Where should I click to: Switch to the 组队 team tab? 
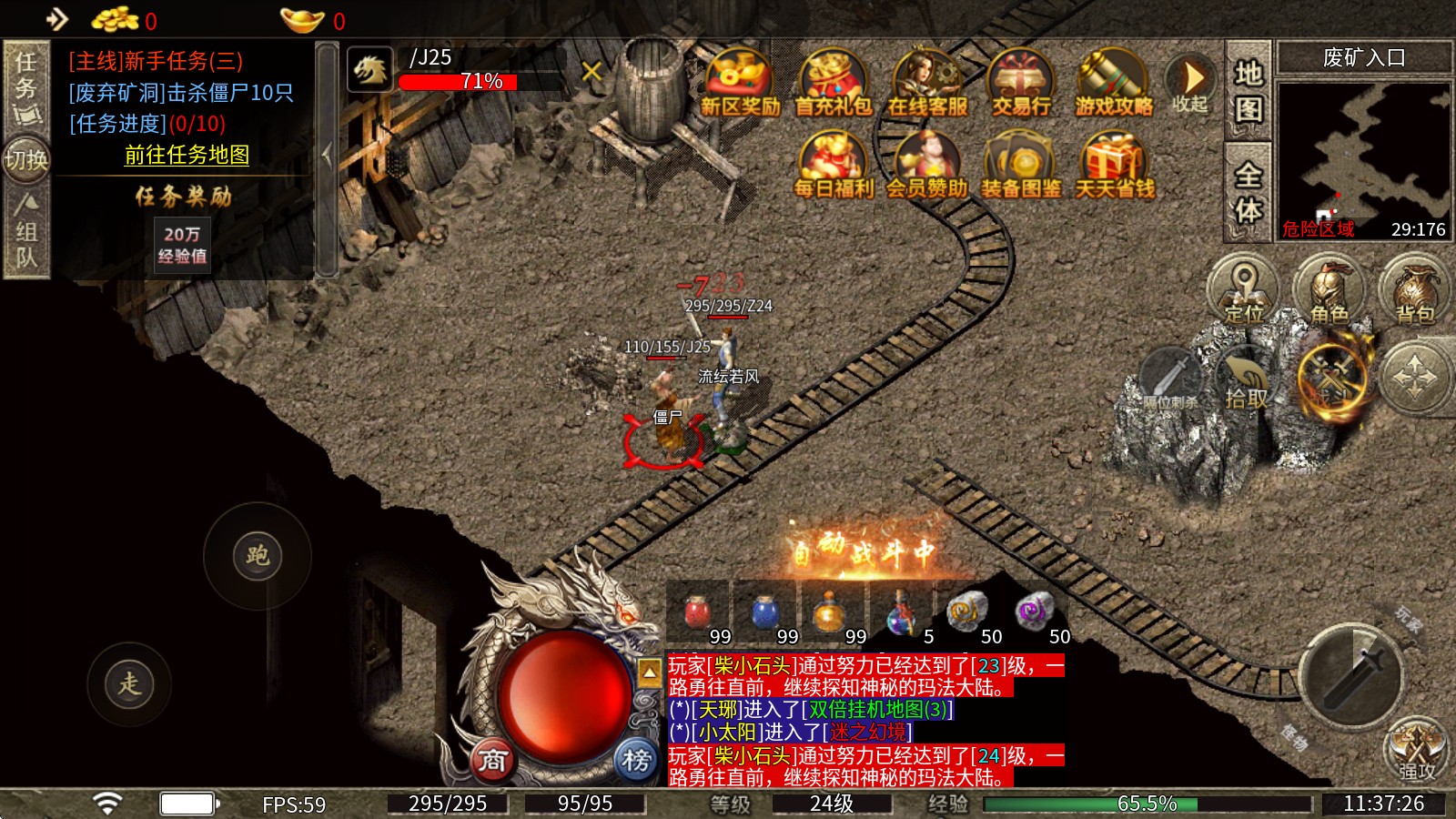click(x=26, y=232)
